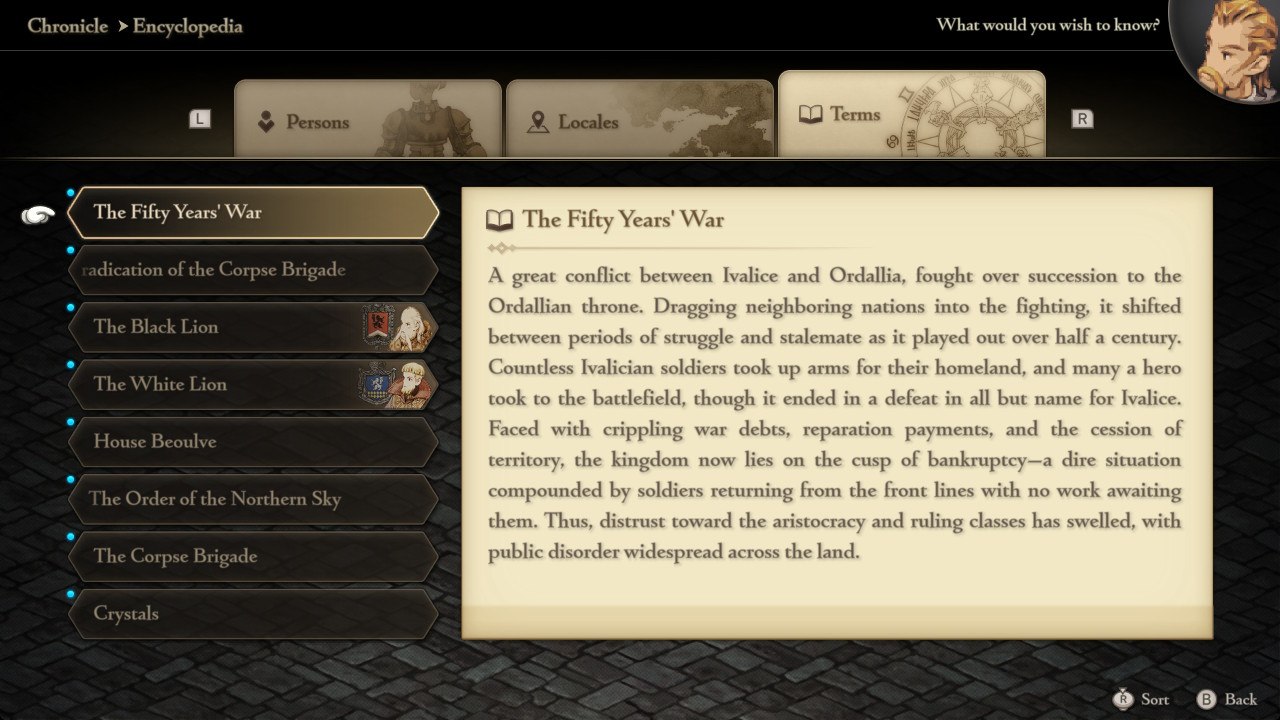
Task: Open the Eradication of the Corpse Brigade entry
Action: (252, 270)
